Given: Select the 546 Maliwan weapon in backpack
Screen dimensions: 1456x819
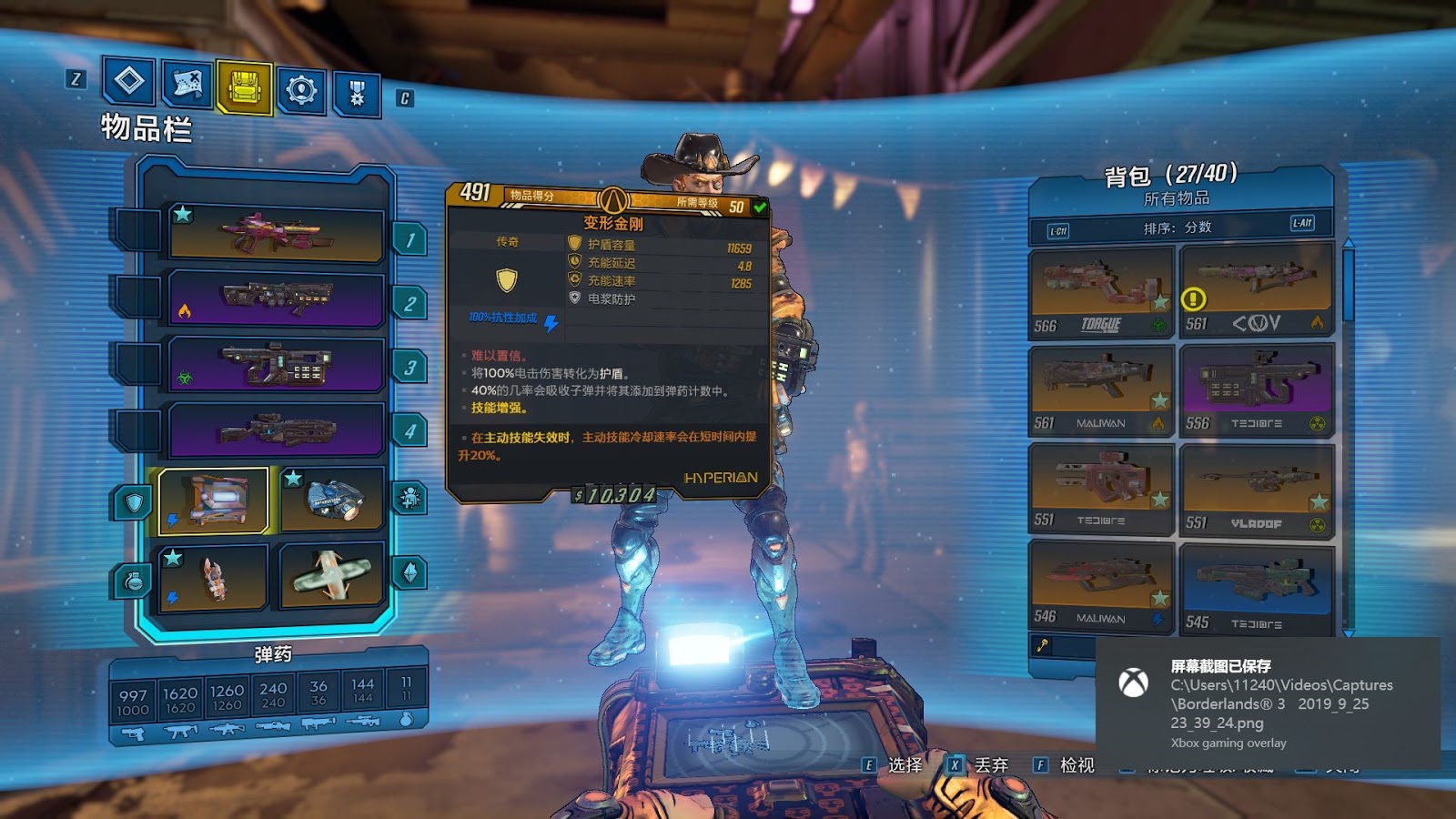Looking at the screenshot, I should pyautogui.click(x=1101, y=585).
